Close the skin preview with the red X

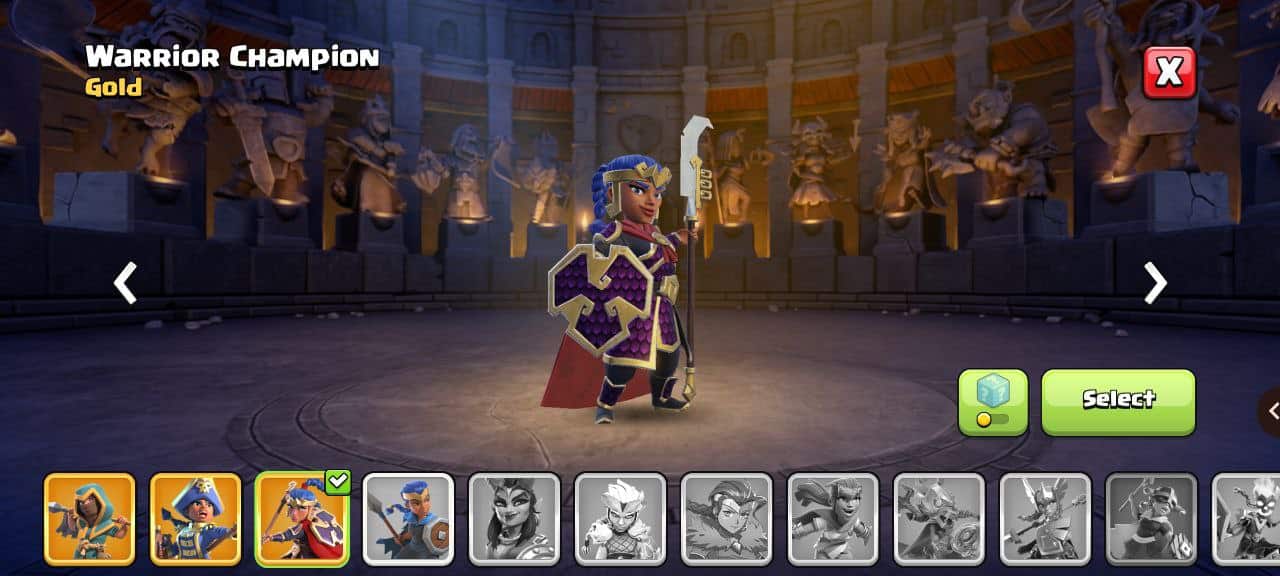pyautogui.click(x=1169, y=72)
